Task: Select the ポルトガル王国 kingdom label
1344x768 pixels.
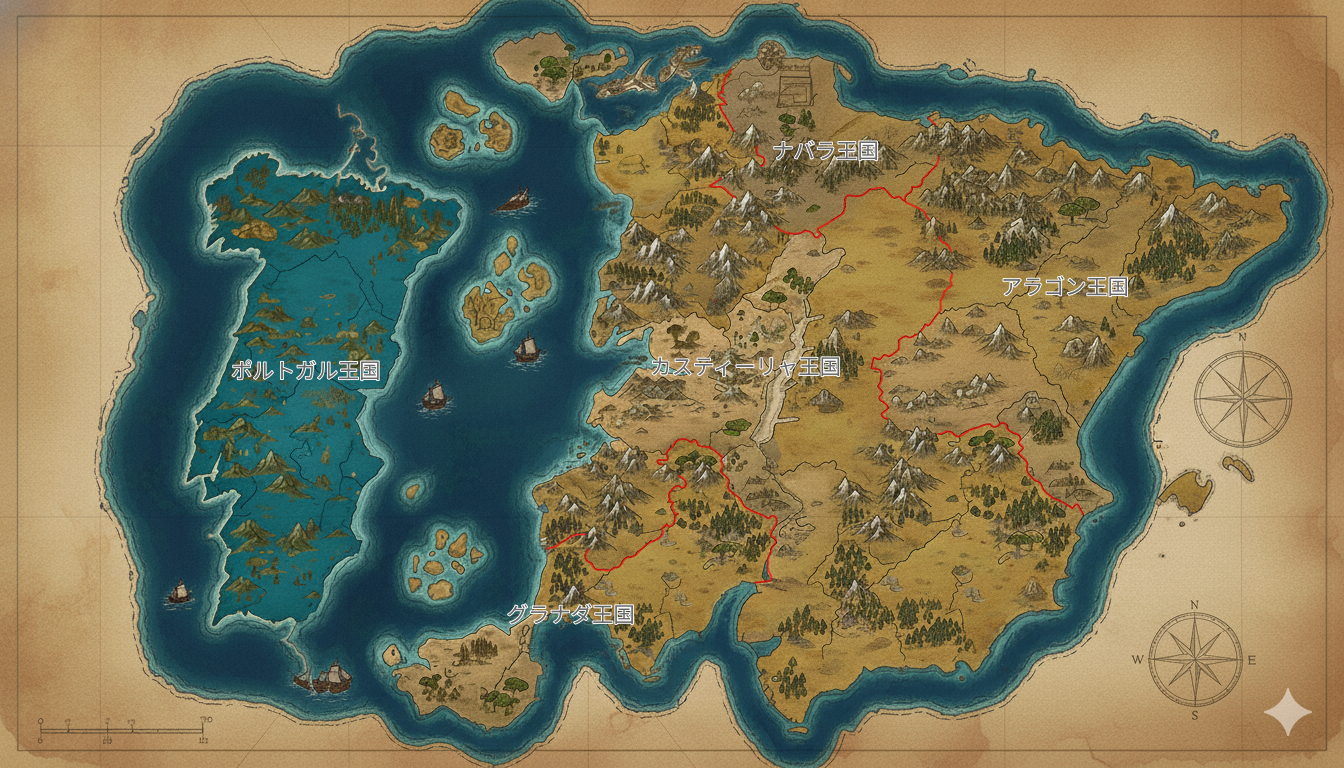Action: (x=305, y=370)
